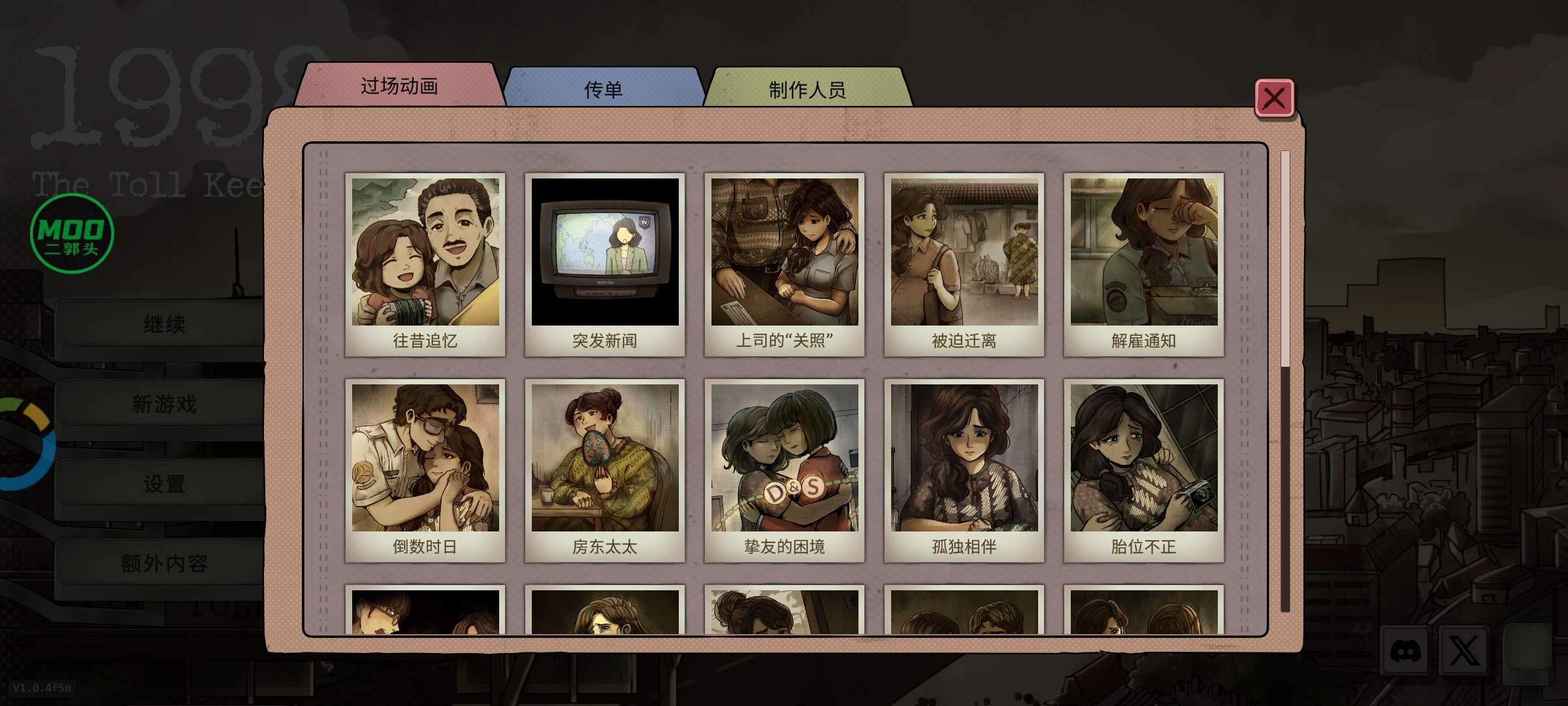Switch to the 过场动画 tab
The width and height of the screenshot is (1568, 706).
[399, 86]
